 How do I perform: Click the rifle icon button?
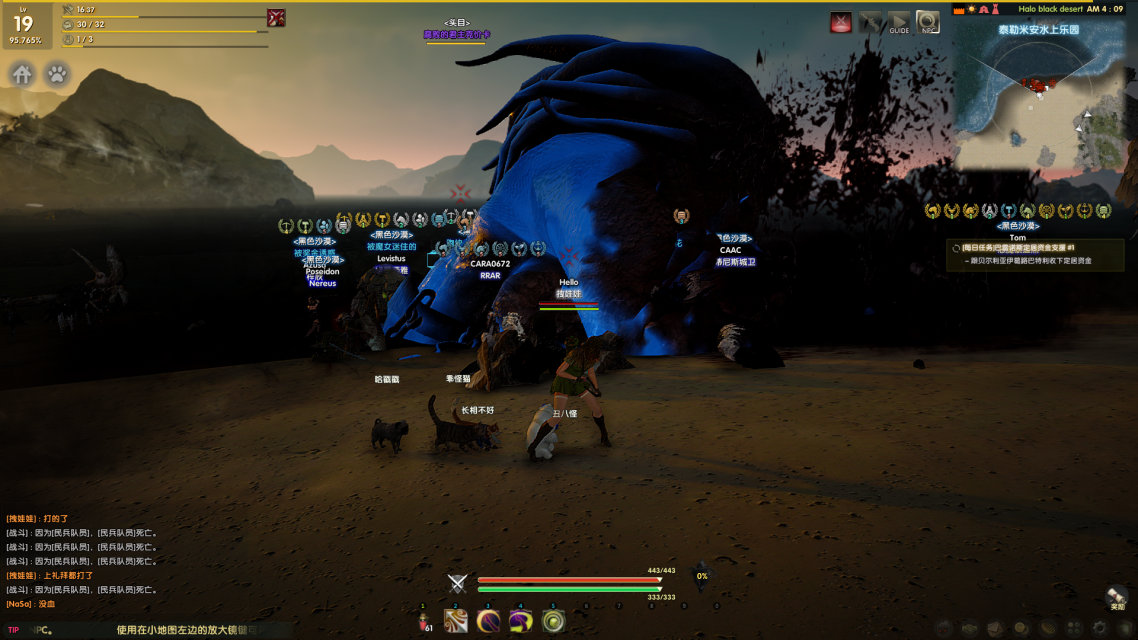click(x=871, y=22)
